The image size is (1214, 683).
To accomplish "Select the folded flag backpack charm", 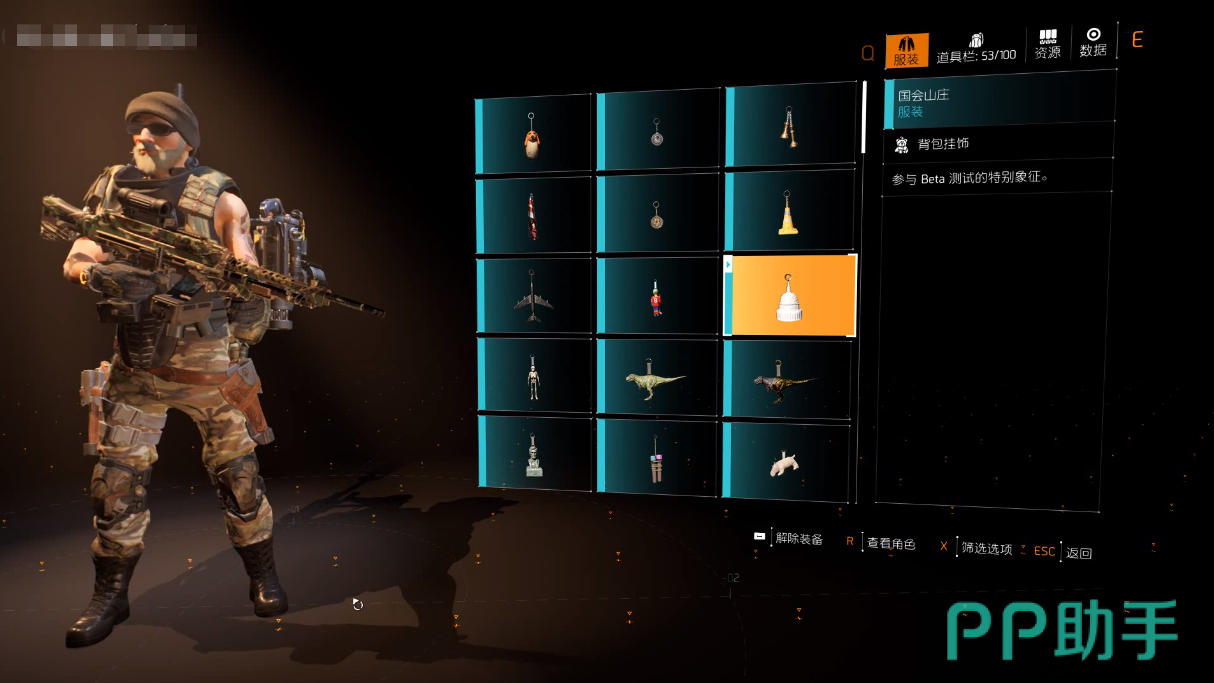I will pos(534,216).
